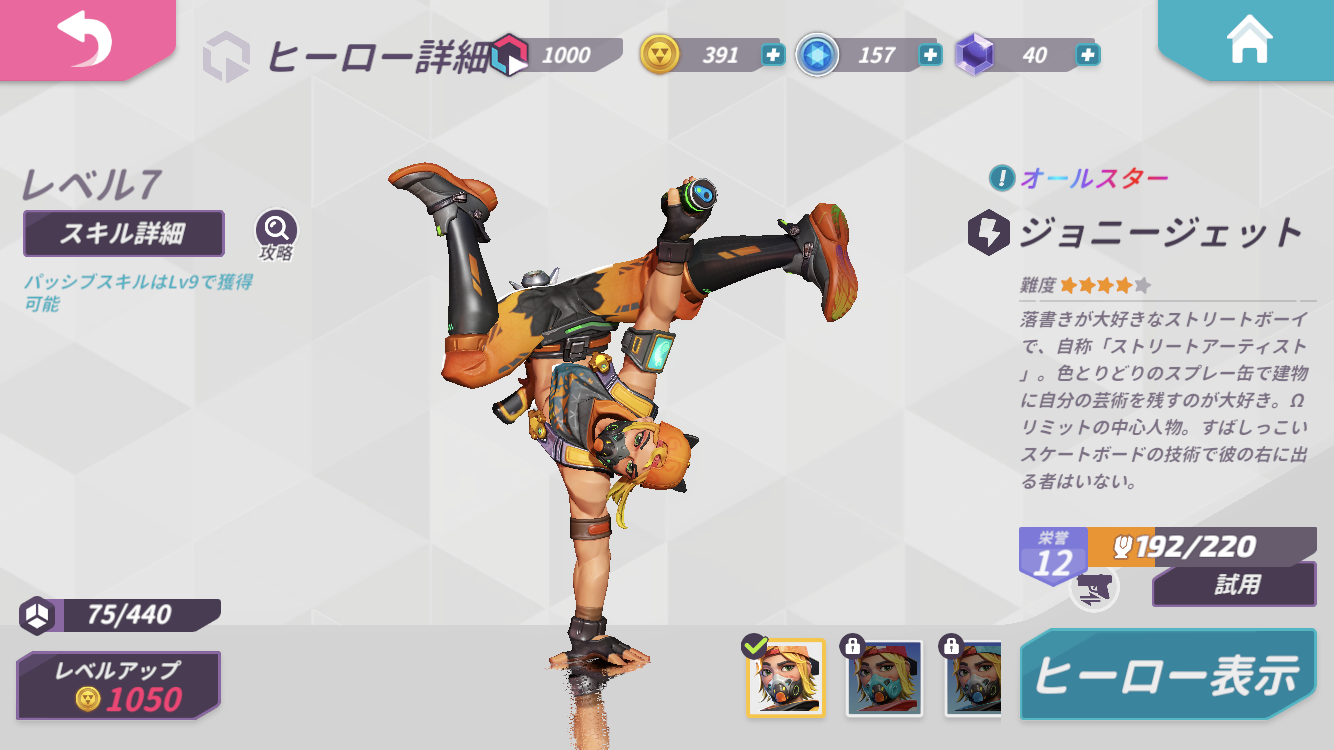Open ヒーロー表示 hero display

1168,675
